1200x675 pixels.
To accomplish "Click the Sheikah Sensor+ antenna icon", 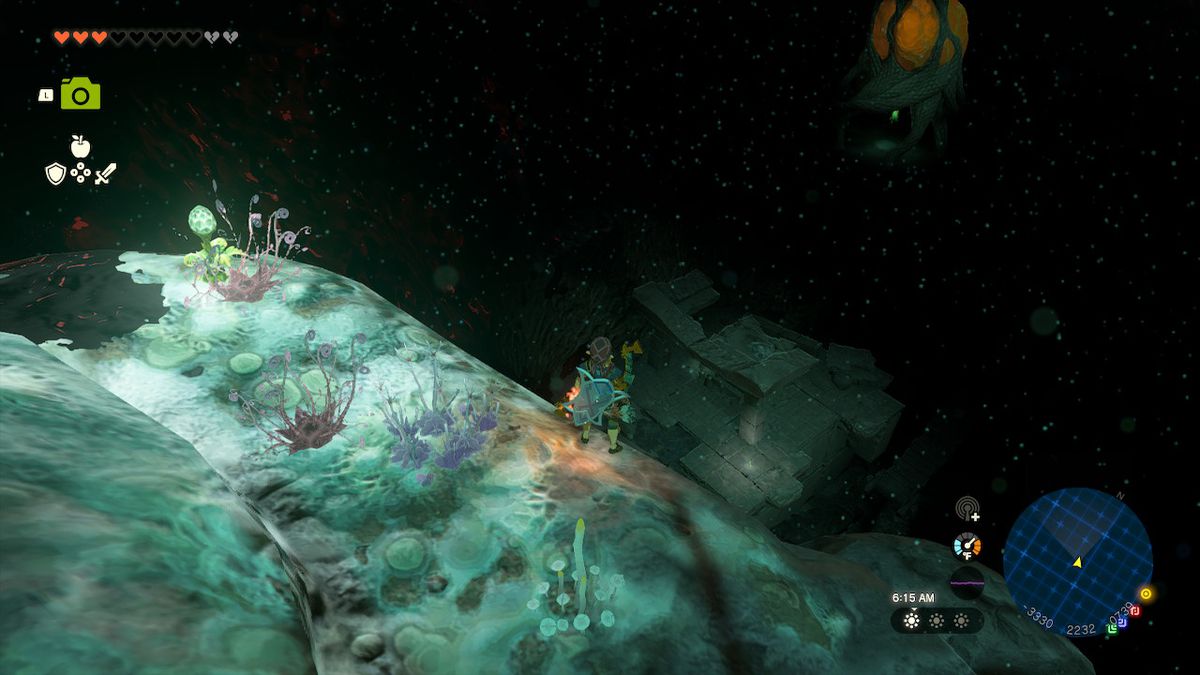I will pyautogui.click(x=967, y=510).
